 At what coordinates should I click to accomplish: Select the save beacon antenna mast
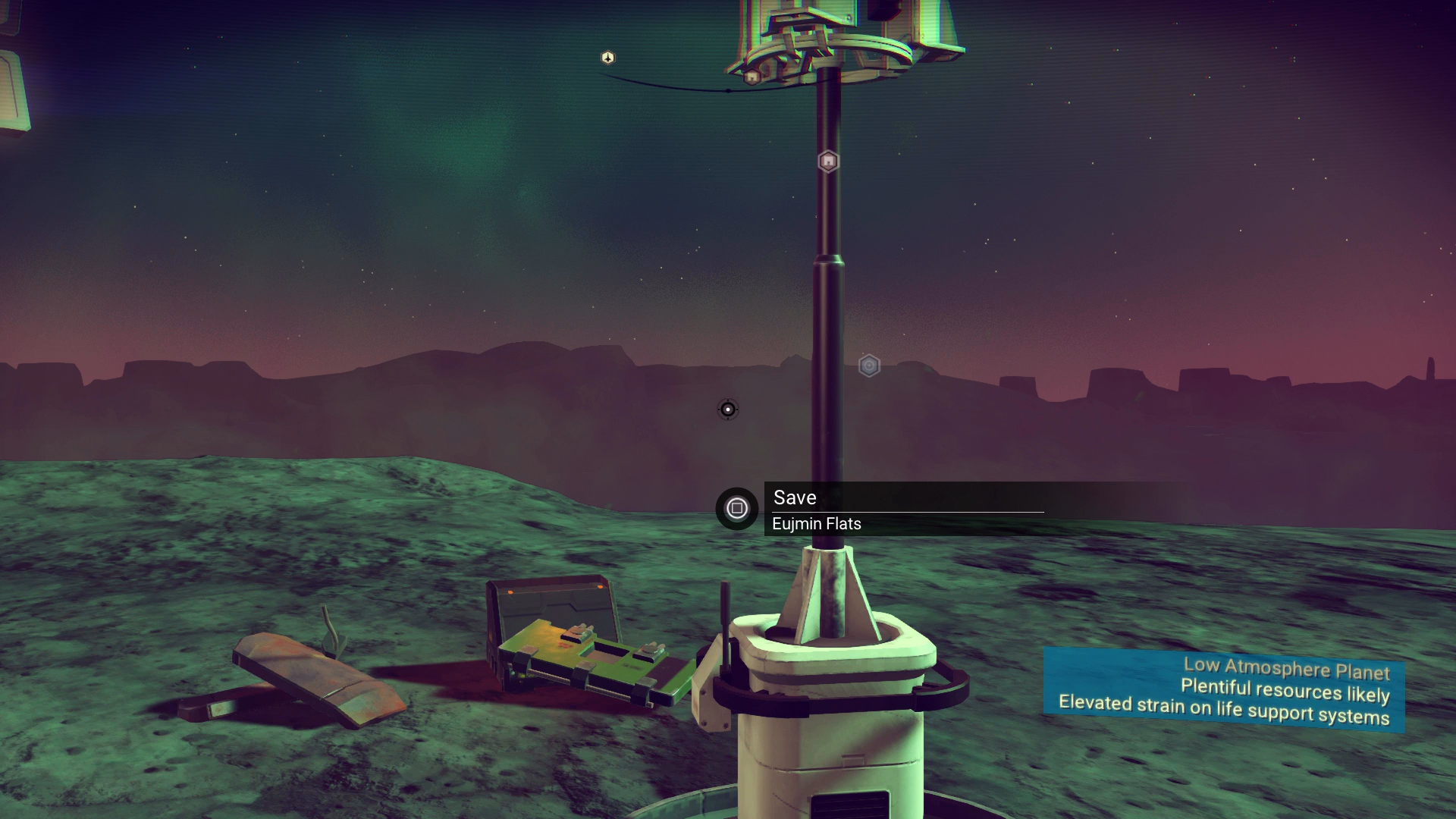[827, 341]
